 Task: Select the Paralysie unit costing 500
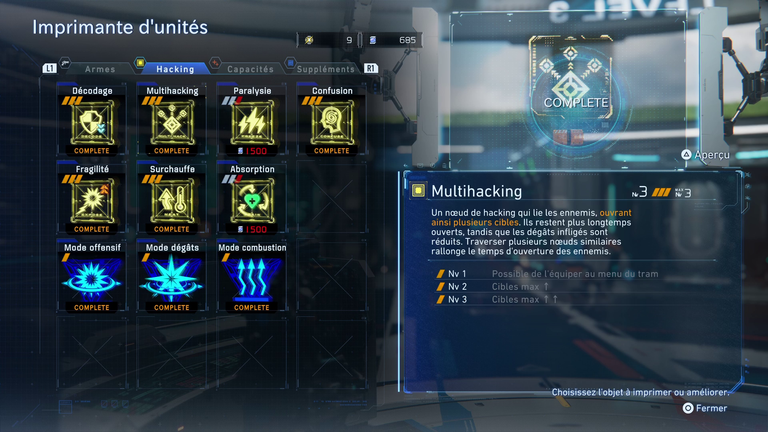pyautogui.click(x=251, y=122)
